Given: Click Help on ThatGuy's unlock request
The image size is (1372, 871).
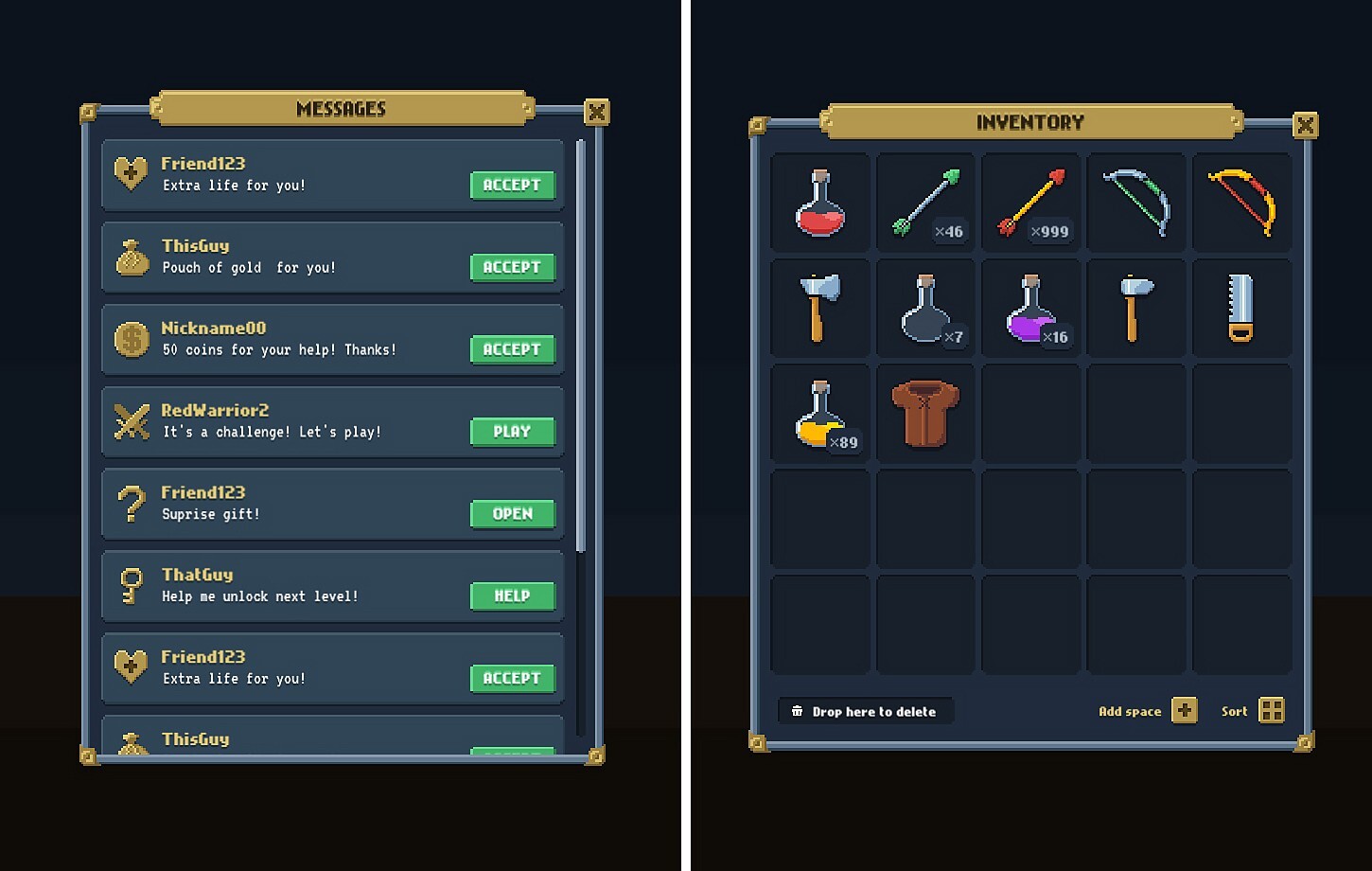Looking at the screenshot, I should (512, 595).
